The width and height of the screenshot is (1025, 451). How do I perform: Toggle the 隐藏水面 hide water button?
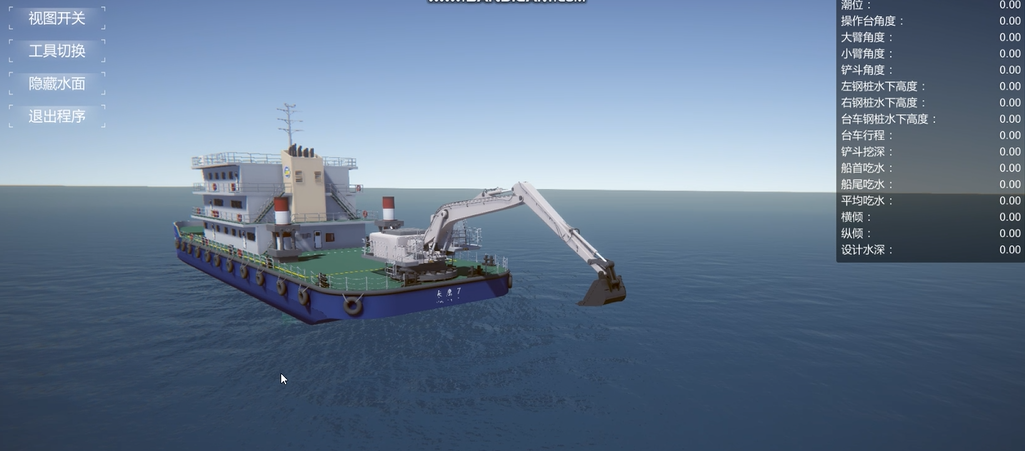click(x=57, y=84)
